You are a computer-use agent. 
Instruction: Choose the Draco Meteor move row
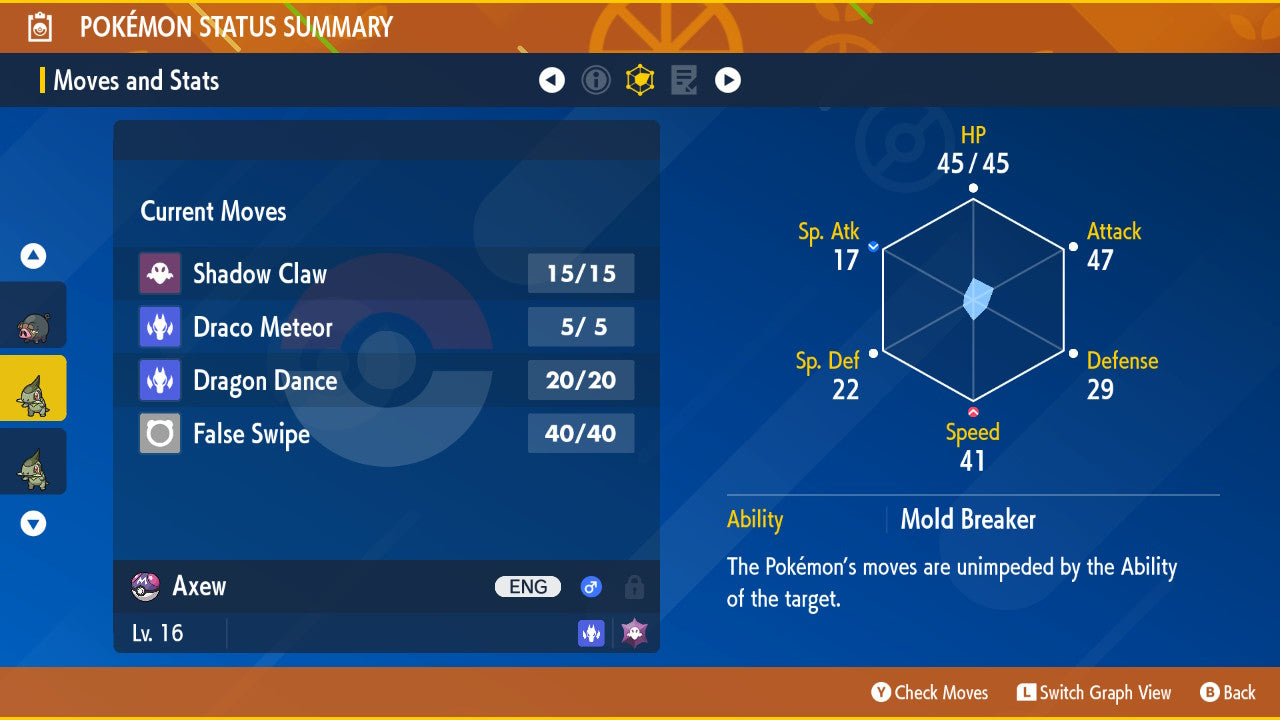[x=386, y=327]
